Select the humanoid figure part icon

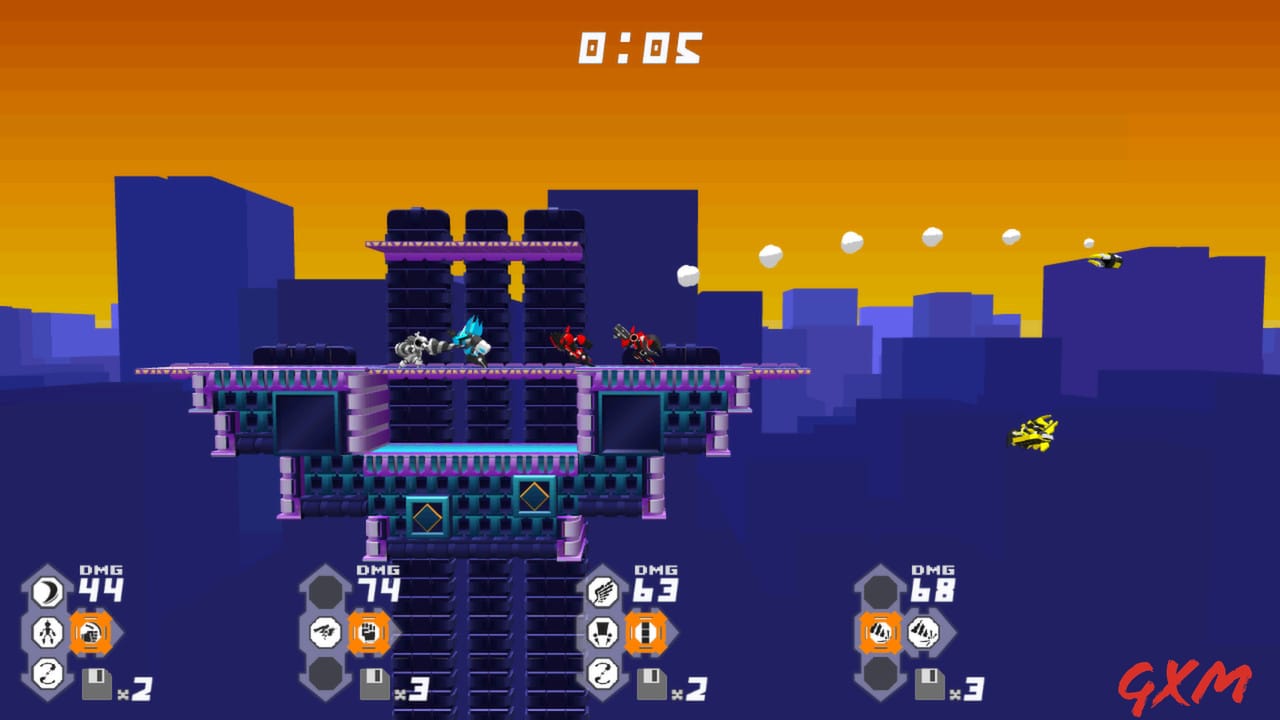coord(46,630)
